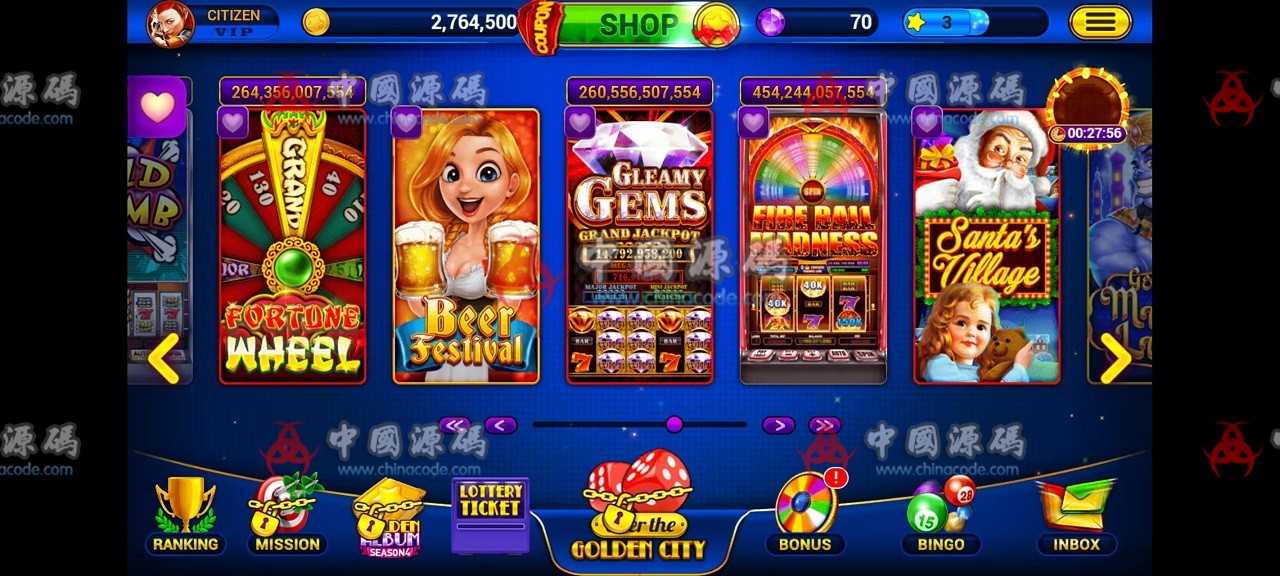Go back with left yellow arrow

[163, 358]
